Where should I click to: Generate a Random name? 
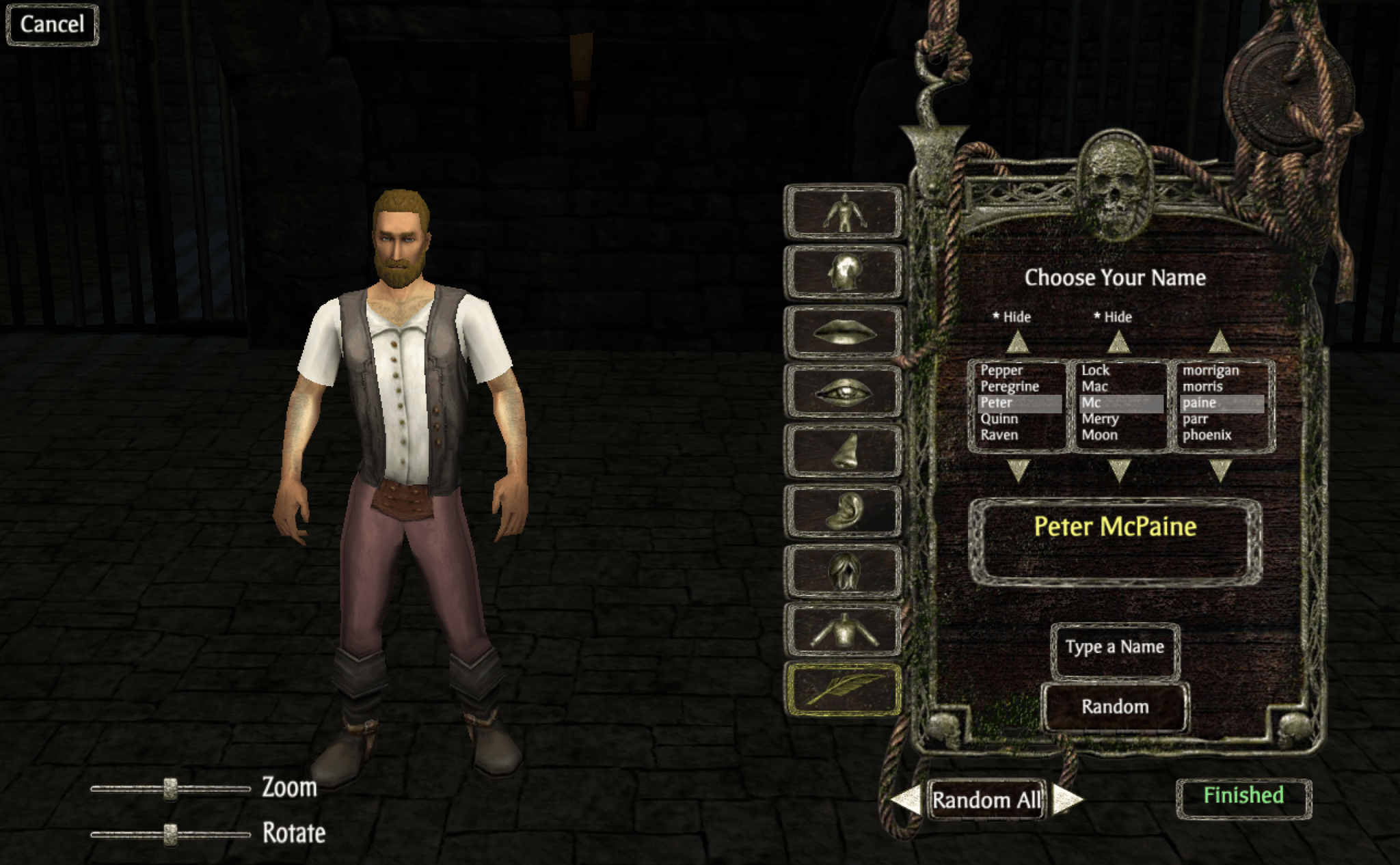1114,706
